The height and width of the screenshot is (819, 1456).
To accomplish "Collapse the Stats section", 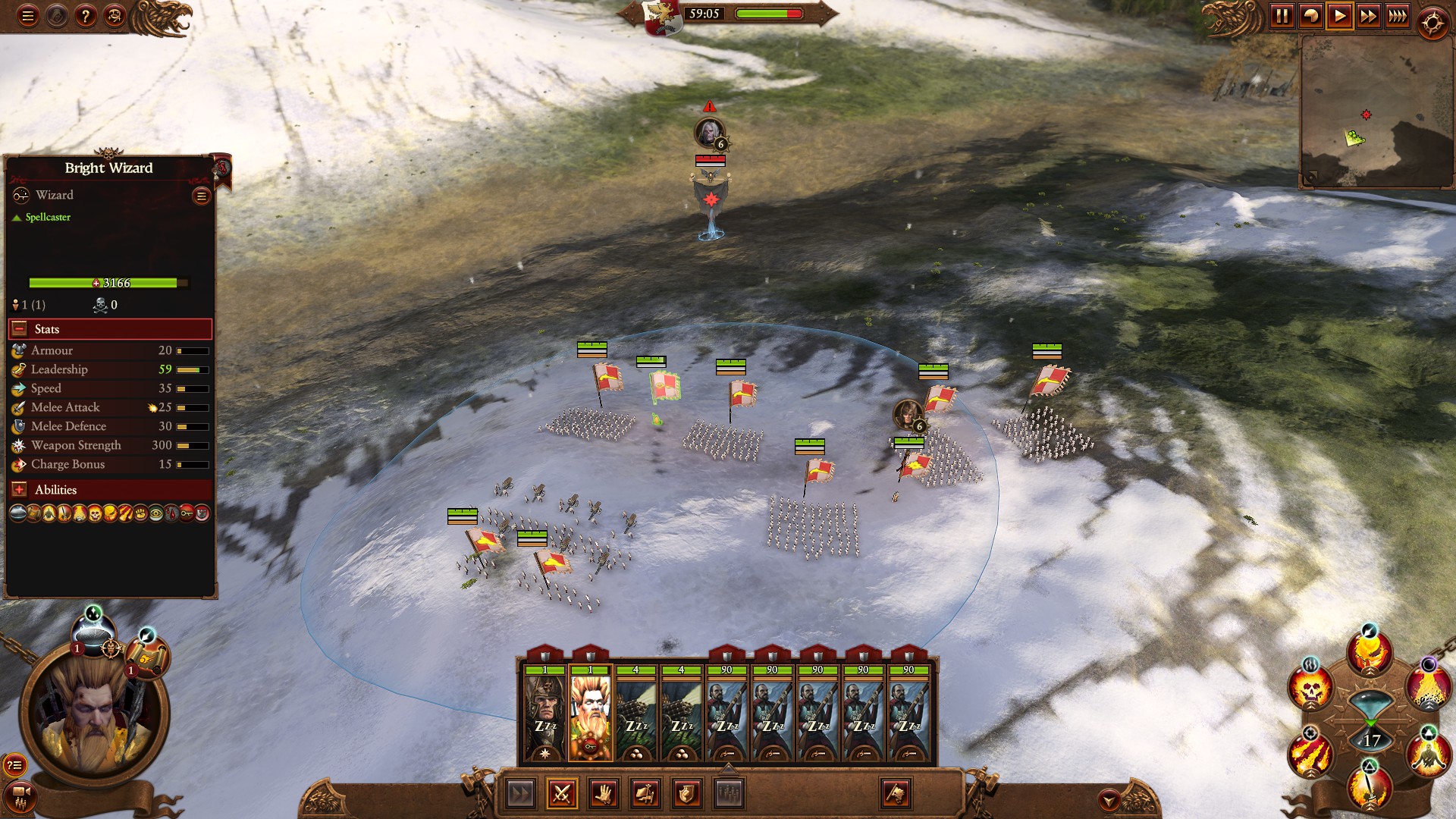I will (x=20, y=329).
